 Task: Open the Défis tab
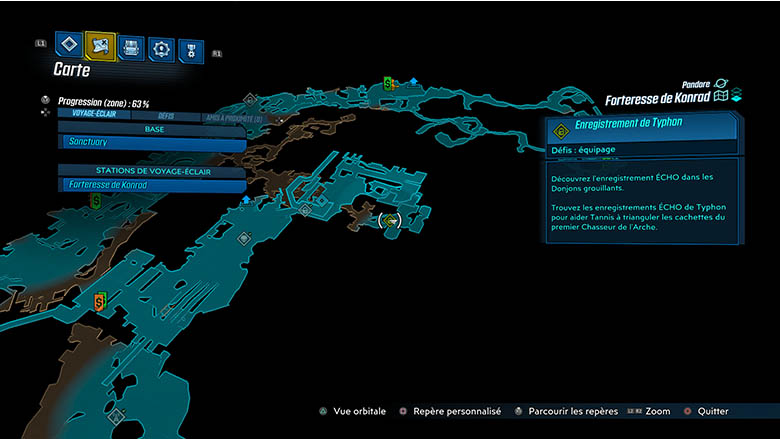pyautogui.click(x=166, y=115)
